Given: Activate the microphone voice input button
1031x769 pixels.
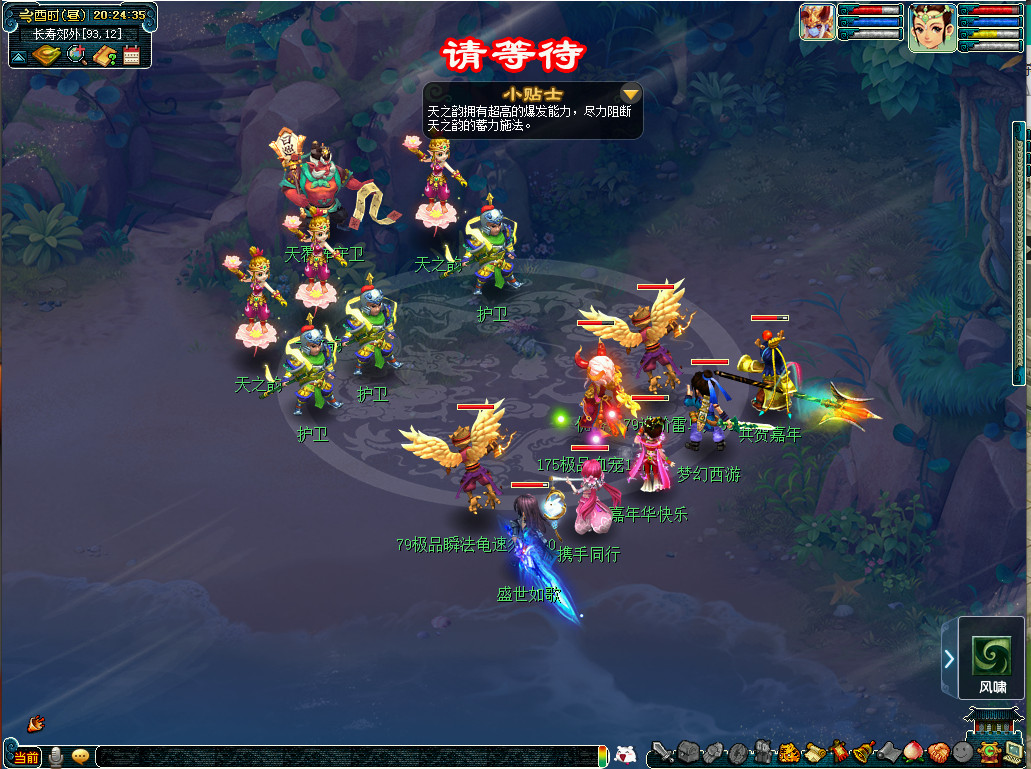Looking at the screenshot, I should pos(56,757).
